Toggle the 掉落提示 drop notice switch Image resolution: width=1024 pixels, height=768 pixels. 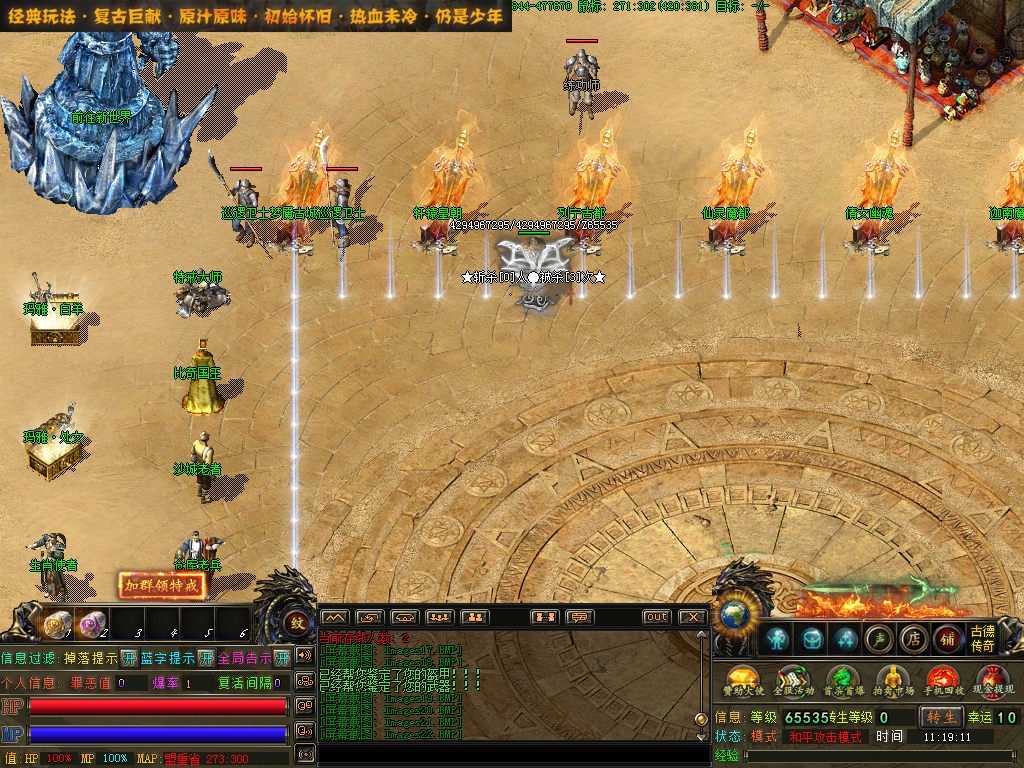[130, 658]
